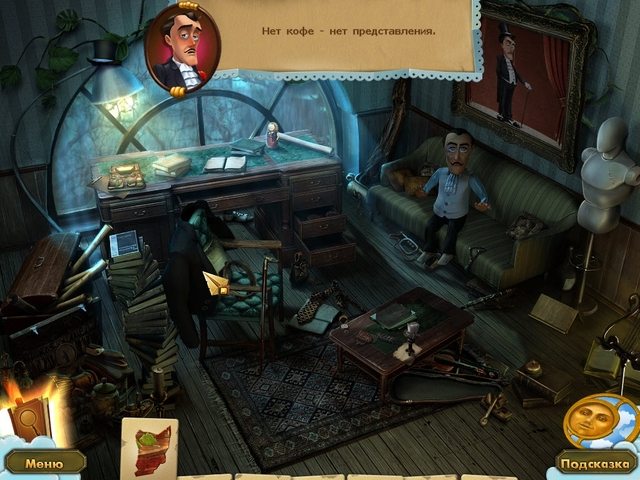This screenshot has width=640, height=480.
Task: Select the torn card inventory item
Action: point(149,444)
